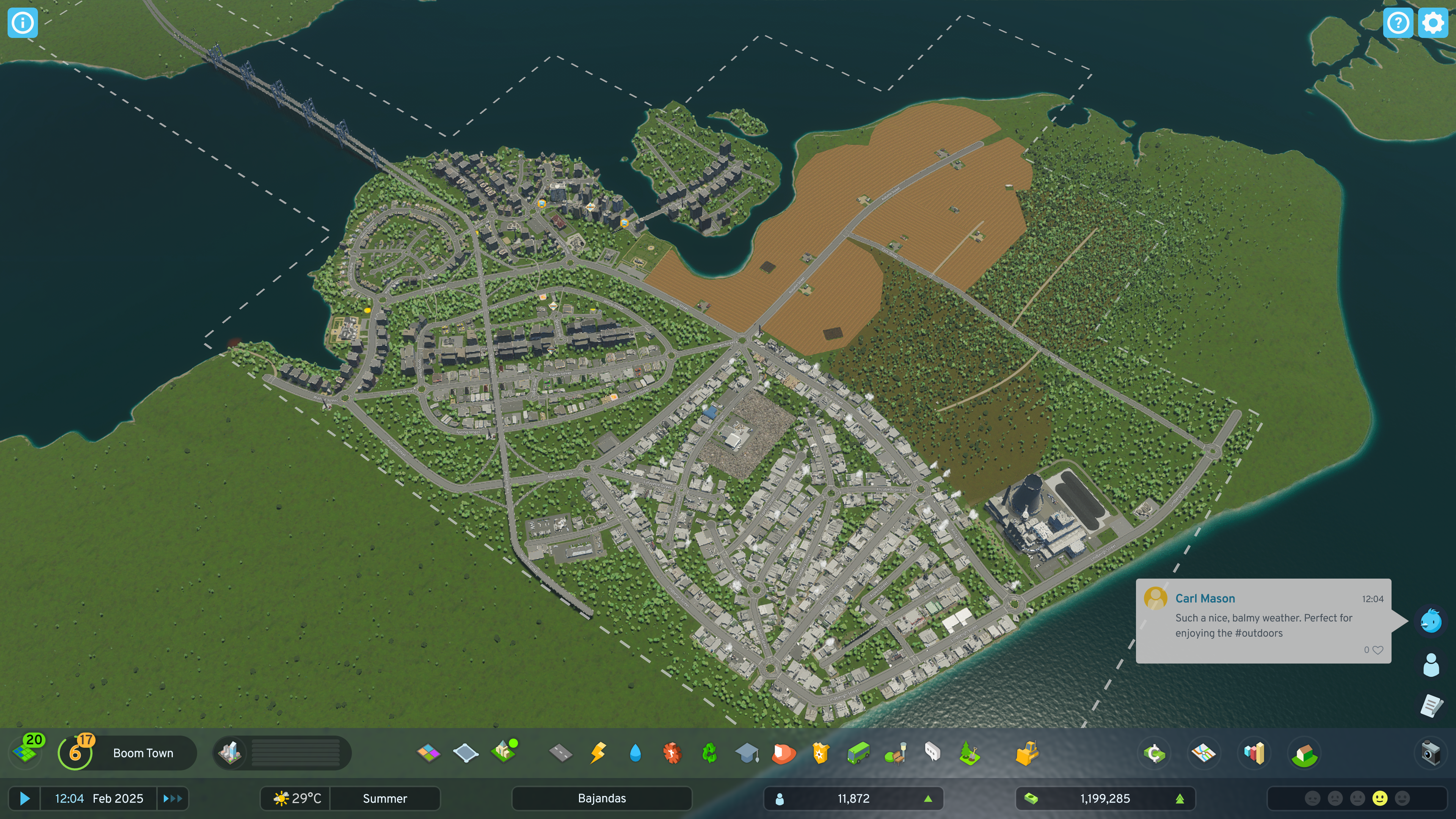Open the Boom Town milestone progression panel
This screenshot has width=1456, height=819.
point(127,753)
